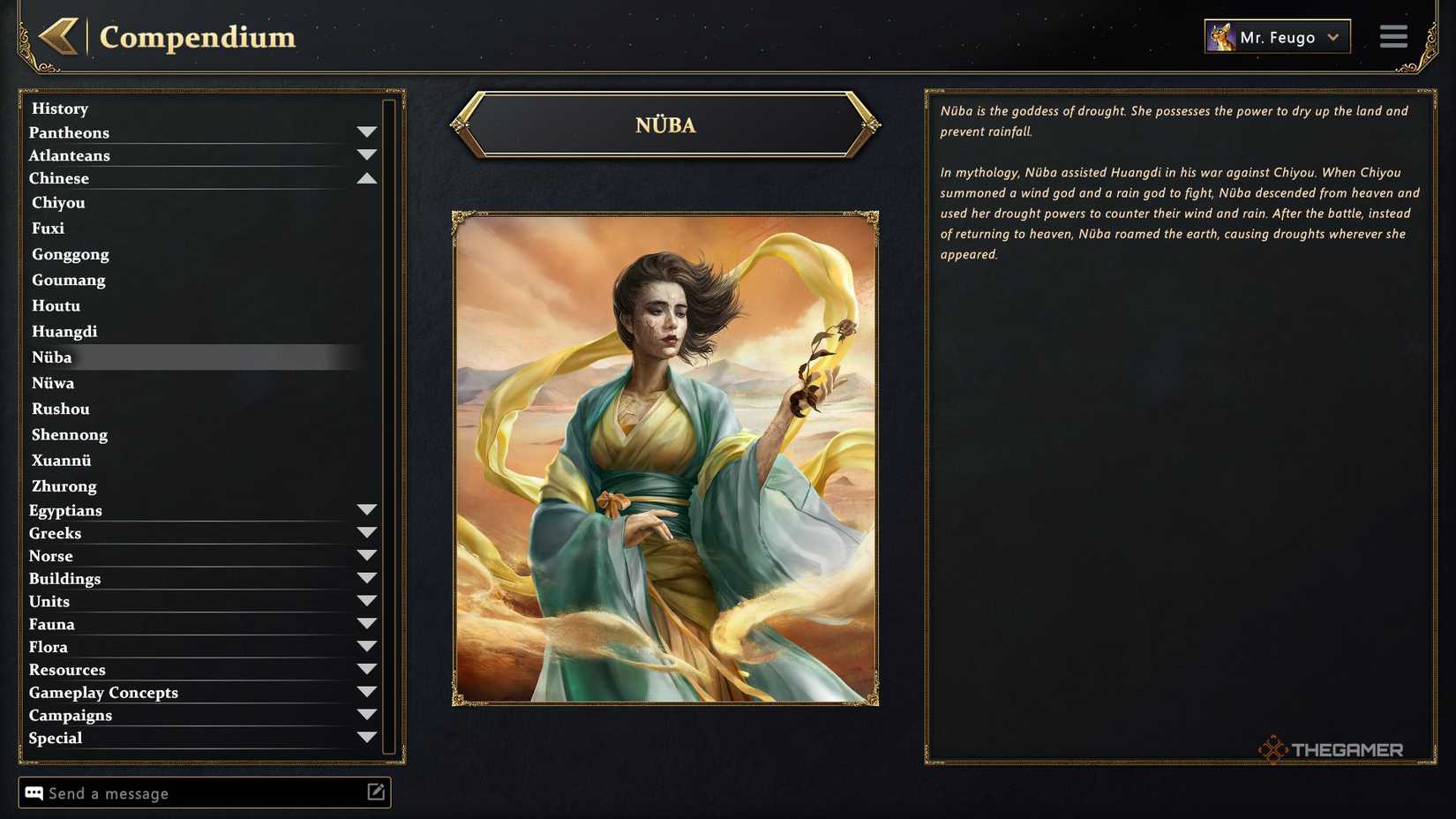The height and width of the screenshot is (819, 1456).
Task: Click the Nüba portrait artwork
Action: pos(664,457)
